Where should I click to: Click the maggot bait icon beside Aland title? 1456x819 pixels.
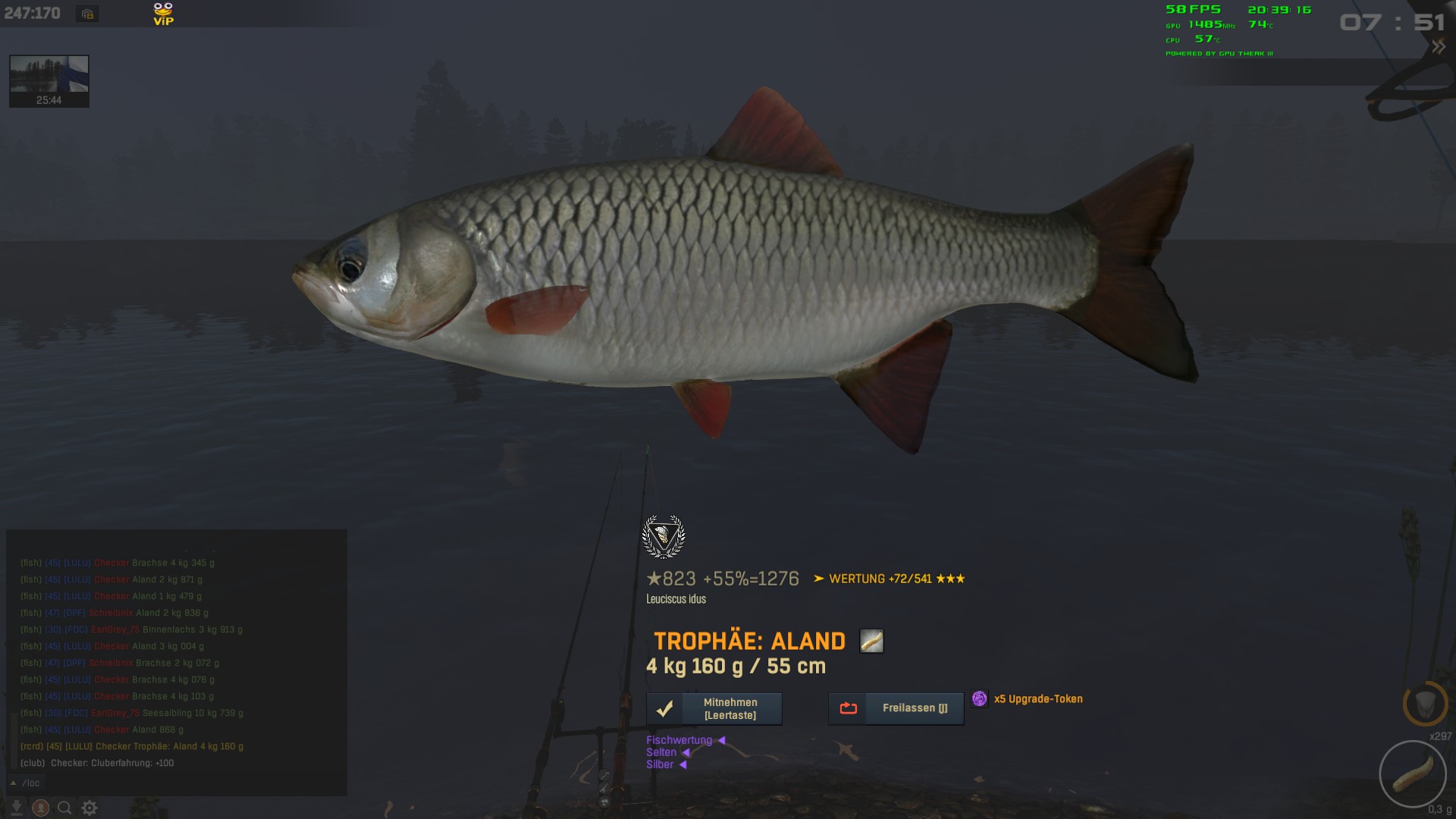871,641
